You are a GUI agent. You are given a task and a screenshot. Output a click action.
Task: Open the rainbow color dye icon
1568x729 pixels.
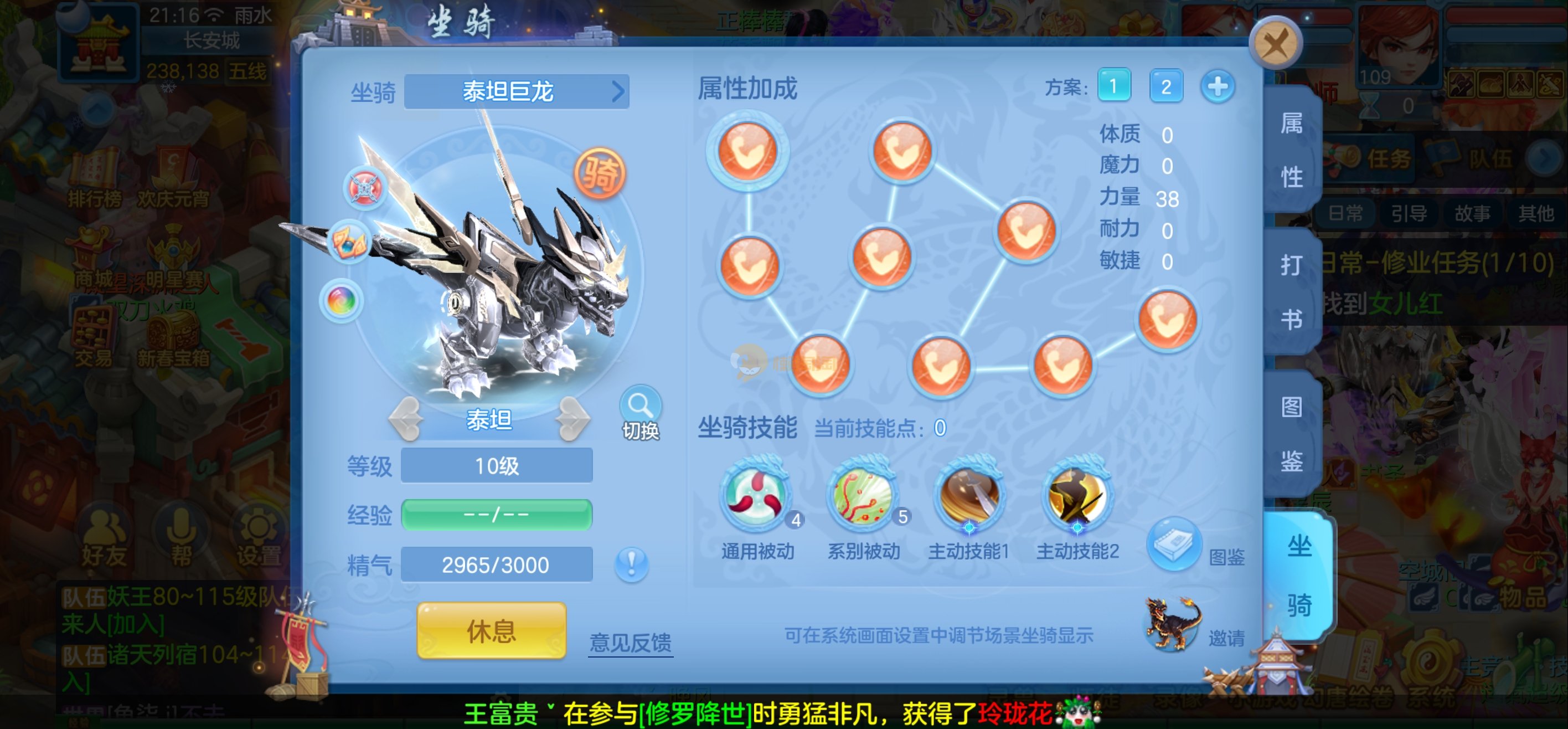[342, 300]
